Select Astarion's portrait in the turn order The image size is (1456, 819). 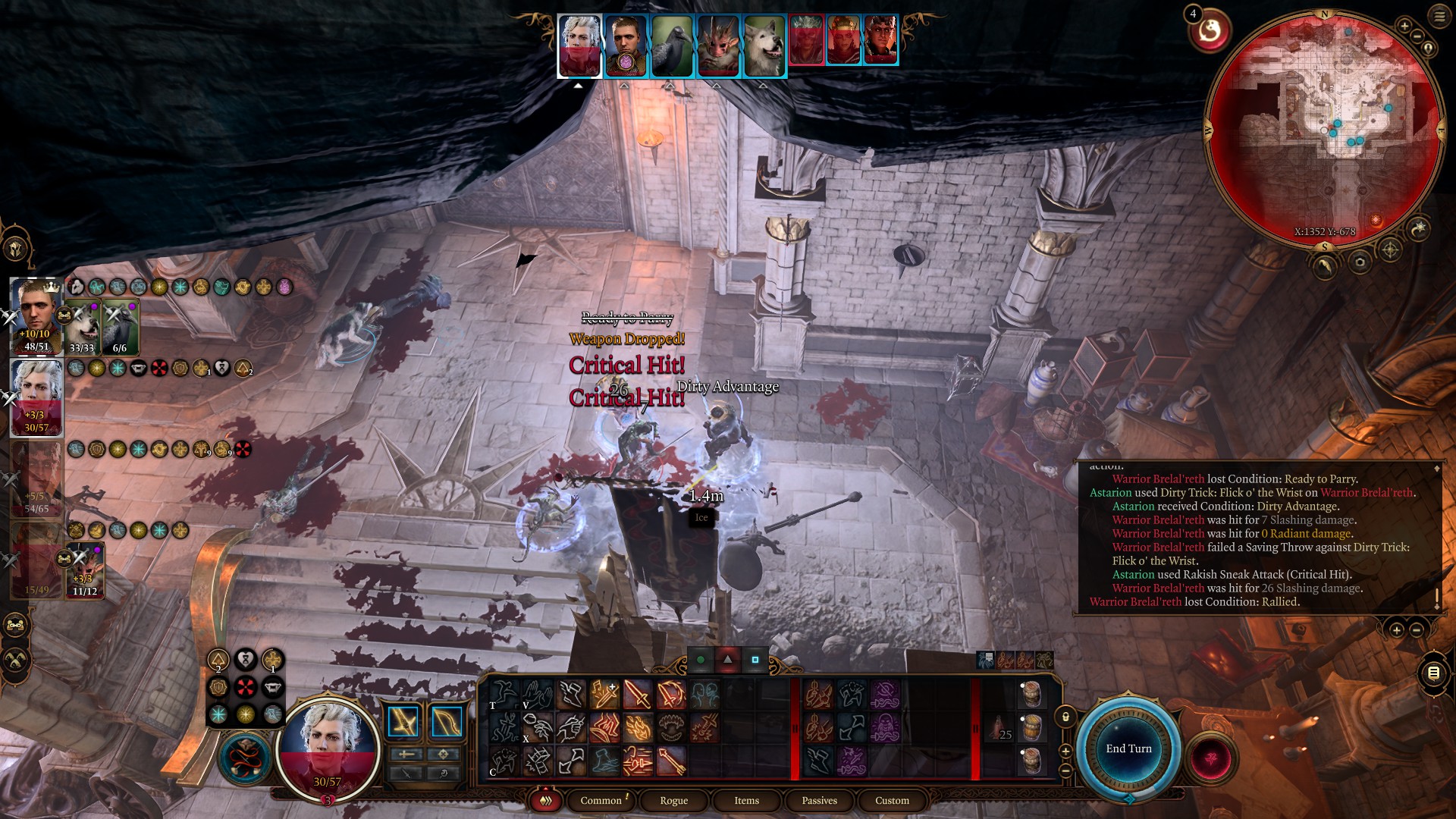[x=579, y=45]
